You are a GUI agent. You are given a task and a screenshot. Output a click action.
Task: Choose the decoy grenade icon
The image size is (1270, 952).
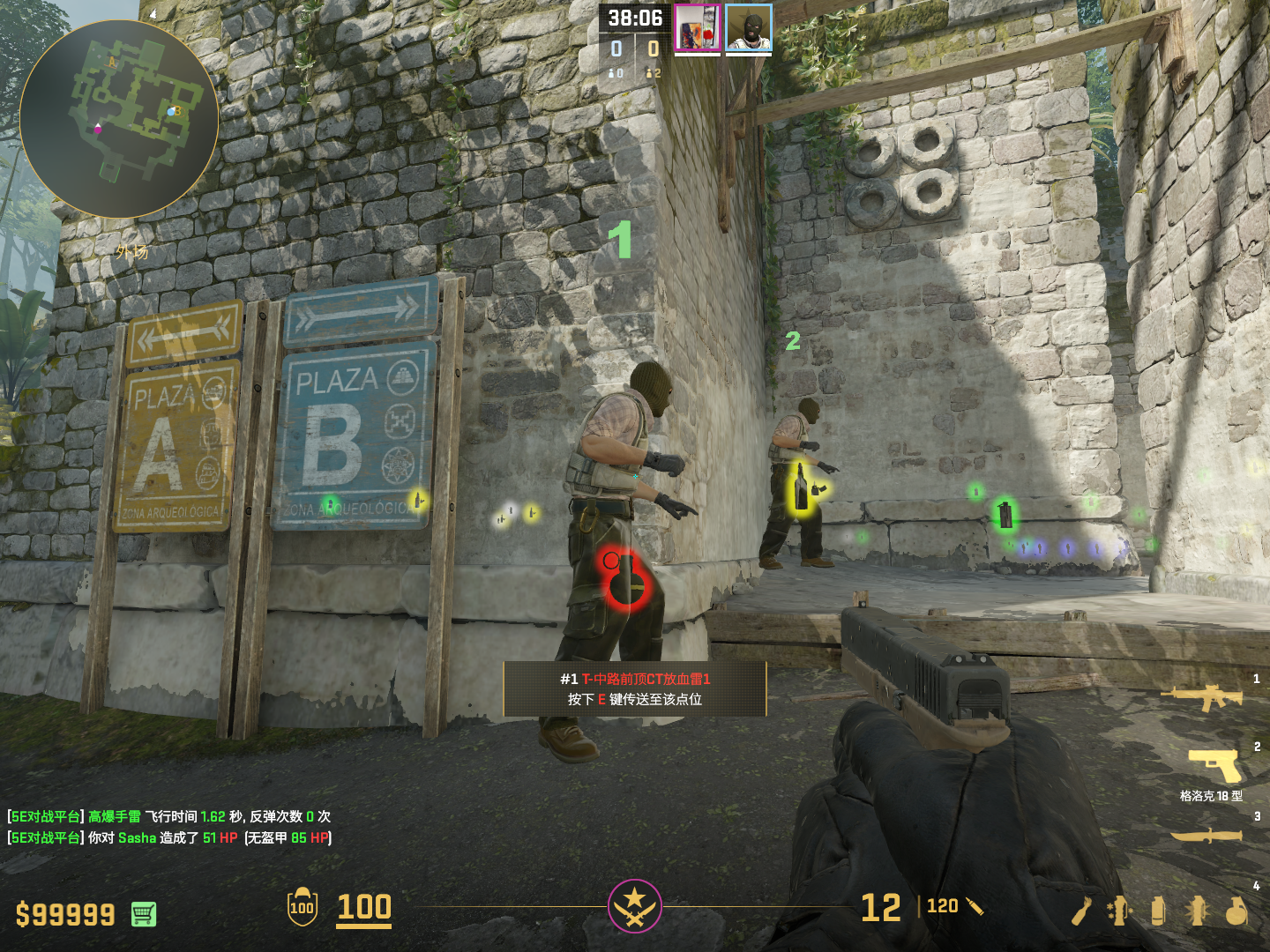[x=1118, y=911]
